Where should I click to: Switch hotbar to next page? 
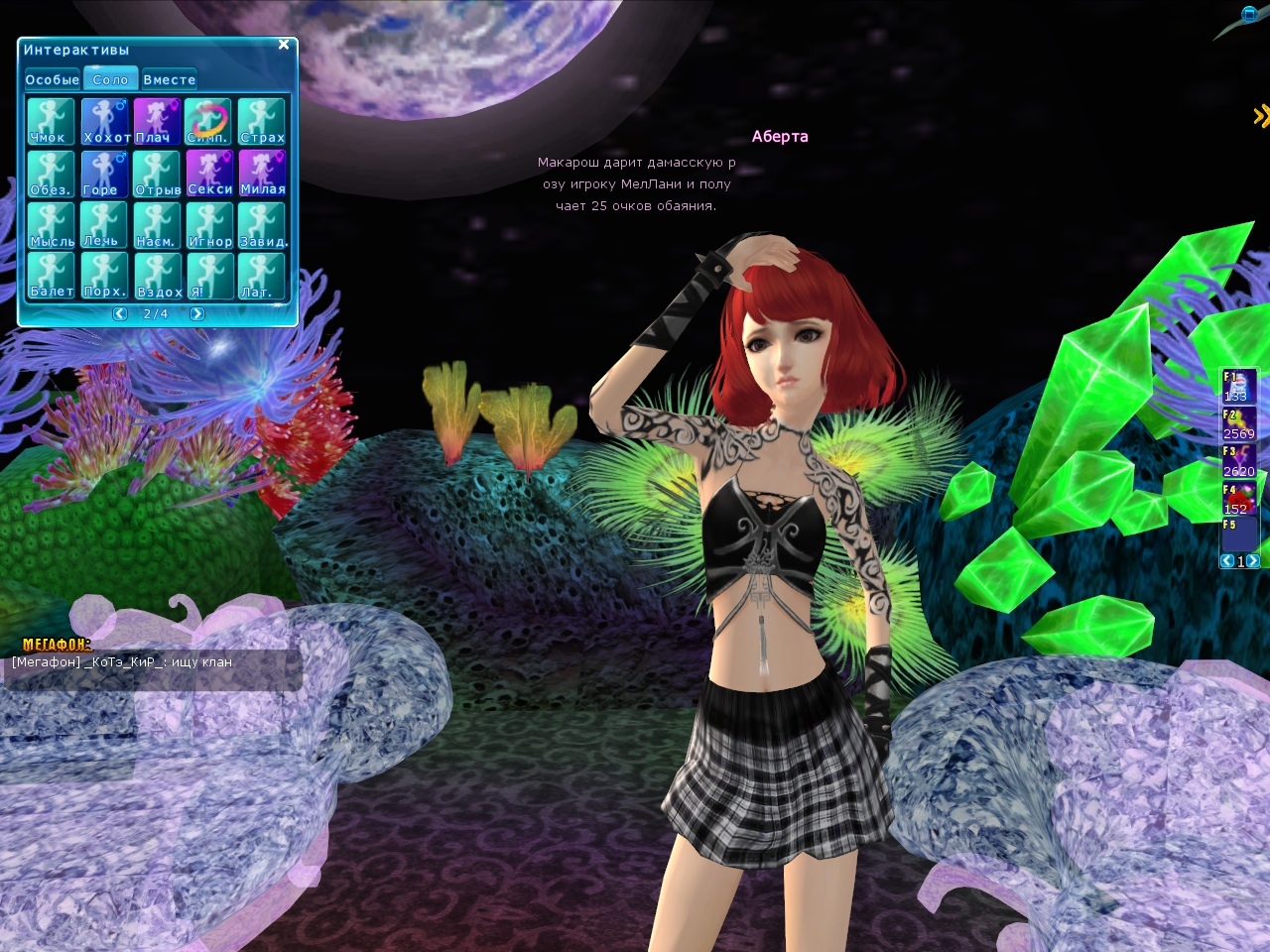tap(1253, 561)
